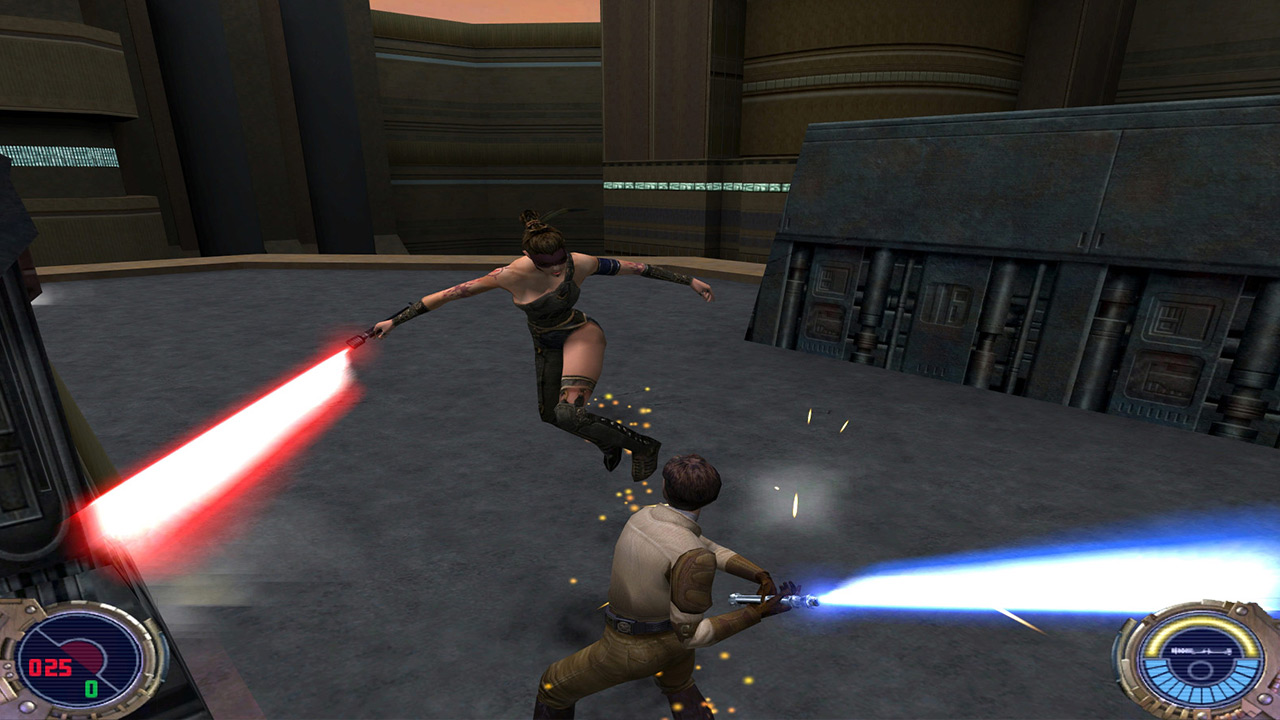Click the lightsaber weapon icon in right HUD
The width and height of the screenshot is (1280, 720).
pos(1201,650)
